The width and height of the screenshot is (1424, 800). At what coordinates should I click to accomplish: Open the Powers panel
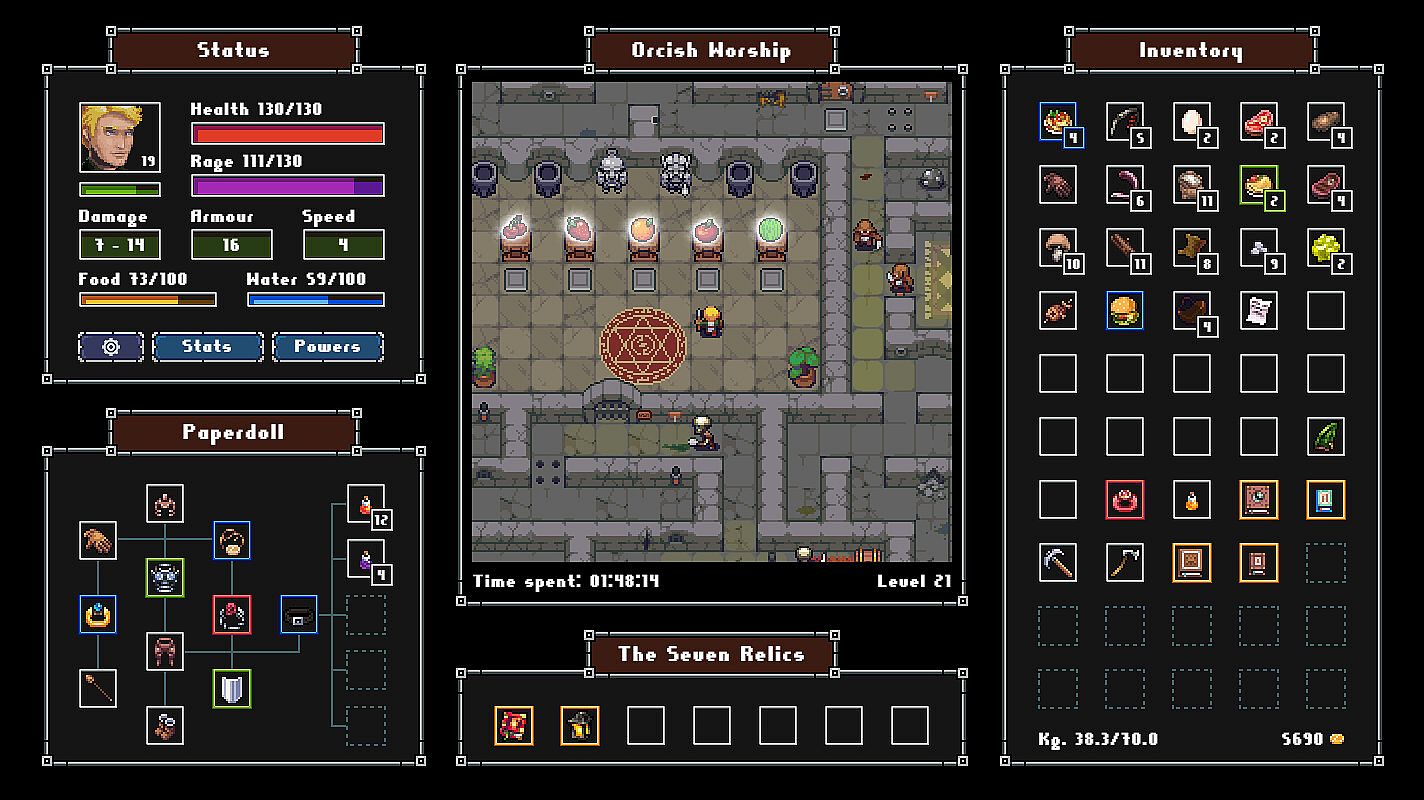click(327, 347)
